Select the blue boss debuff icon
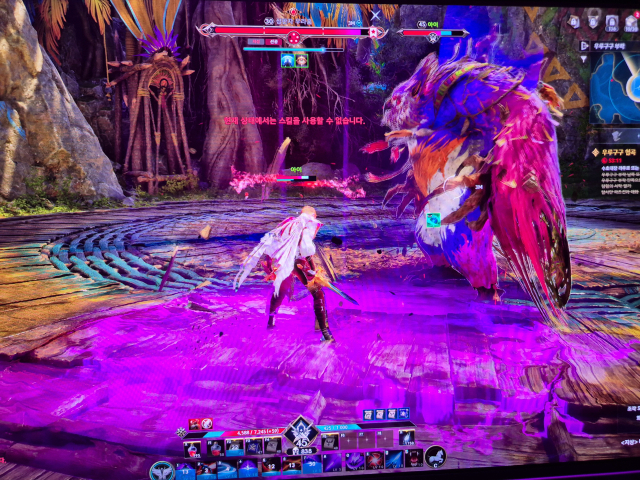 tap(286, 60)
